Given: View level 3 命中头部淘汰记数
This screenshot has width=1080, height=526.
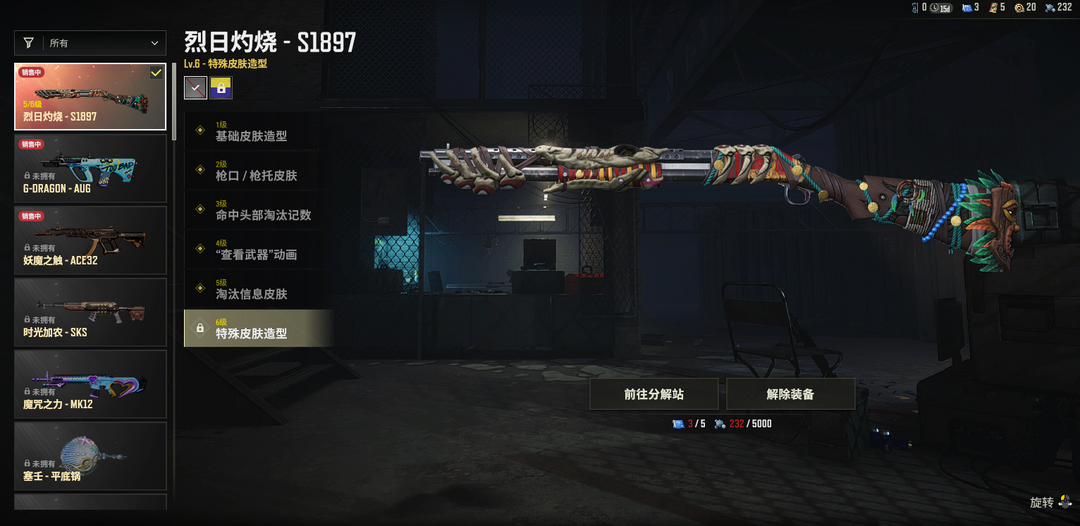Looking at the screenshot, I should point(258,210).
